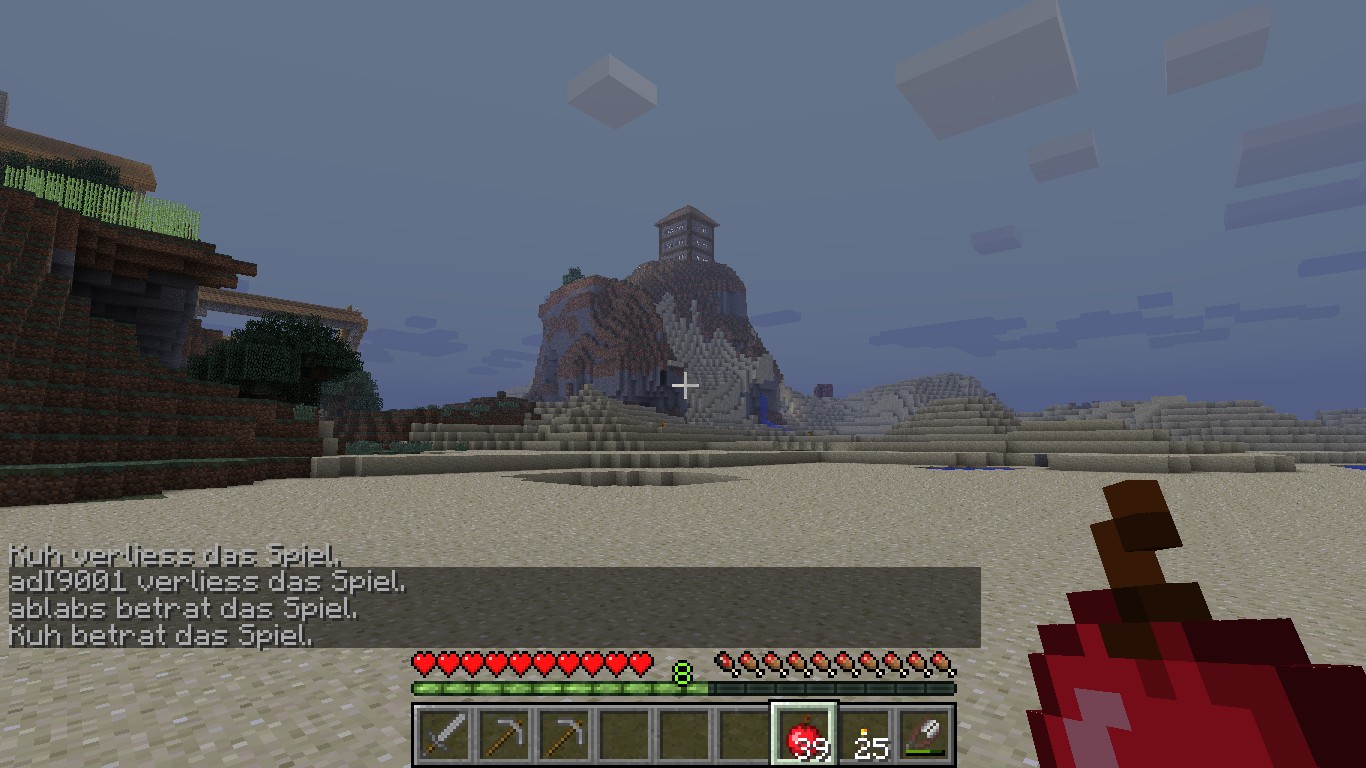This screenshot has width=1366, height=768.
Task: Select the iron sword hotbar slot
Action: pyautogui.click(x=443, y=736)
